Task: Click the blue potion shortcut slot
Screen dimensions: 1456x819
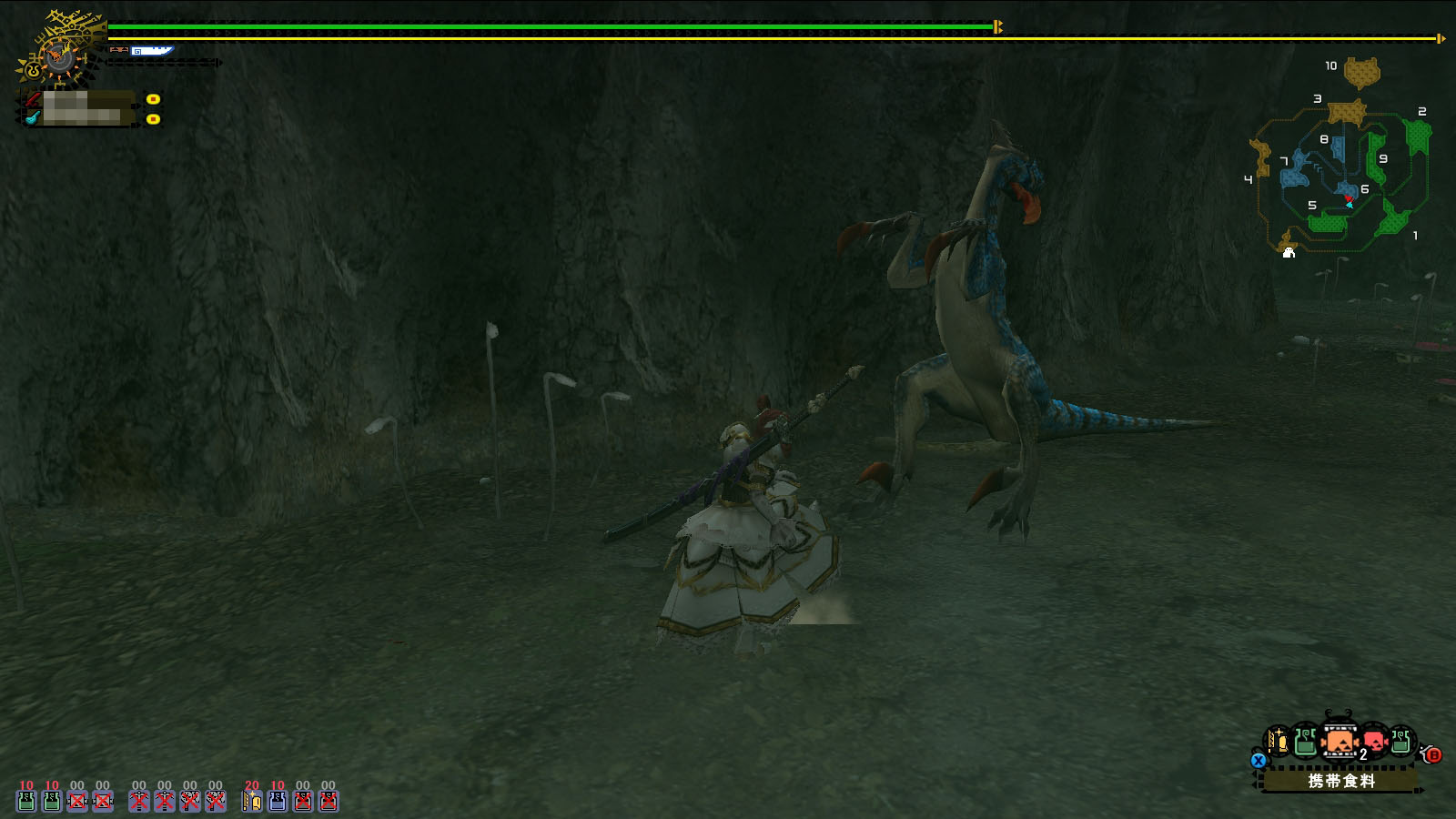Action: (278, 800)
